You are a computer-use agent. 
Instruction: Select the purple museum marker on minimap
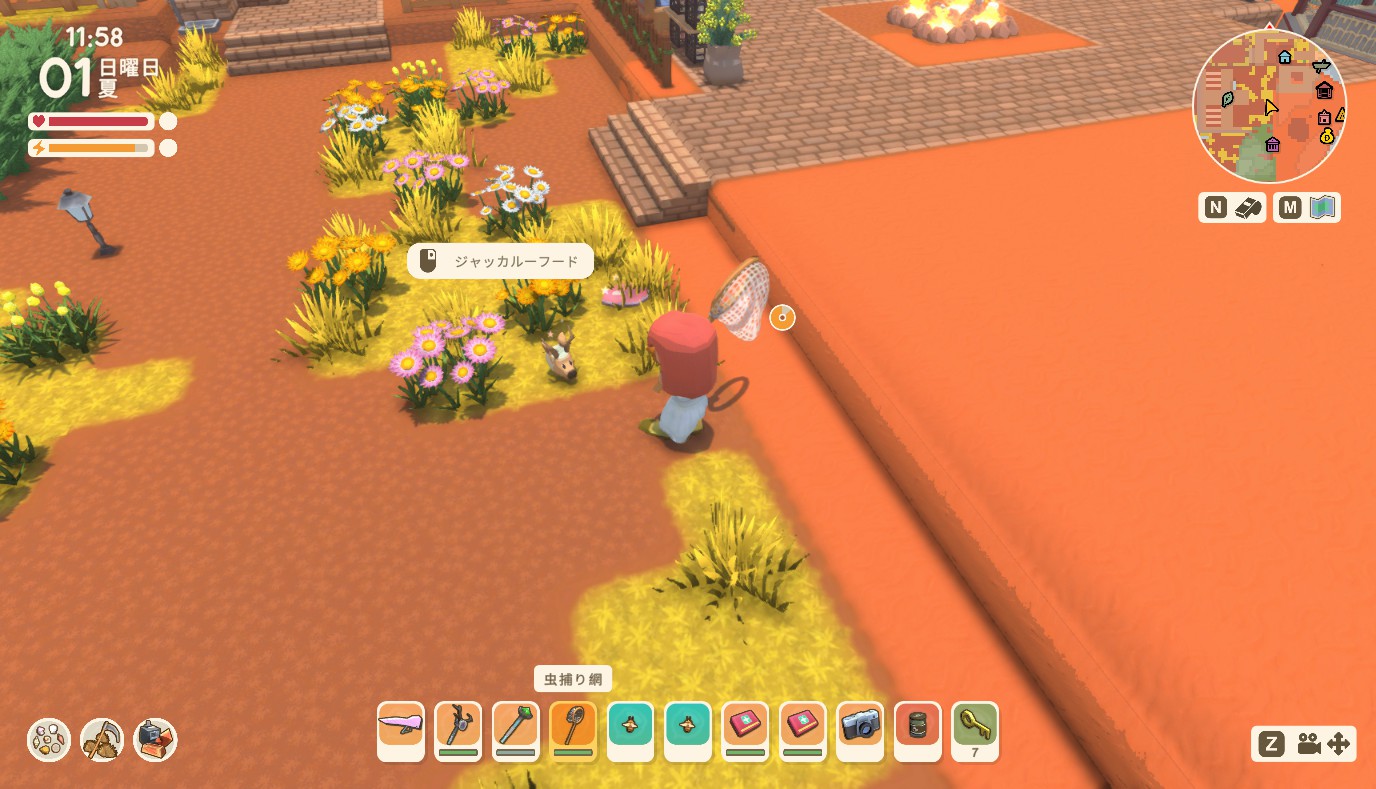tap(1273, 145)
